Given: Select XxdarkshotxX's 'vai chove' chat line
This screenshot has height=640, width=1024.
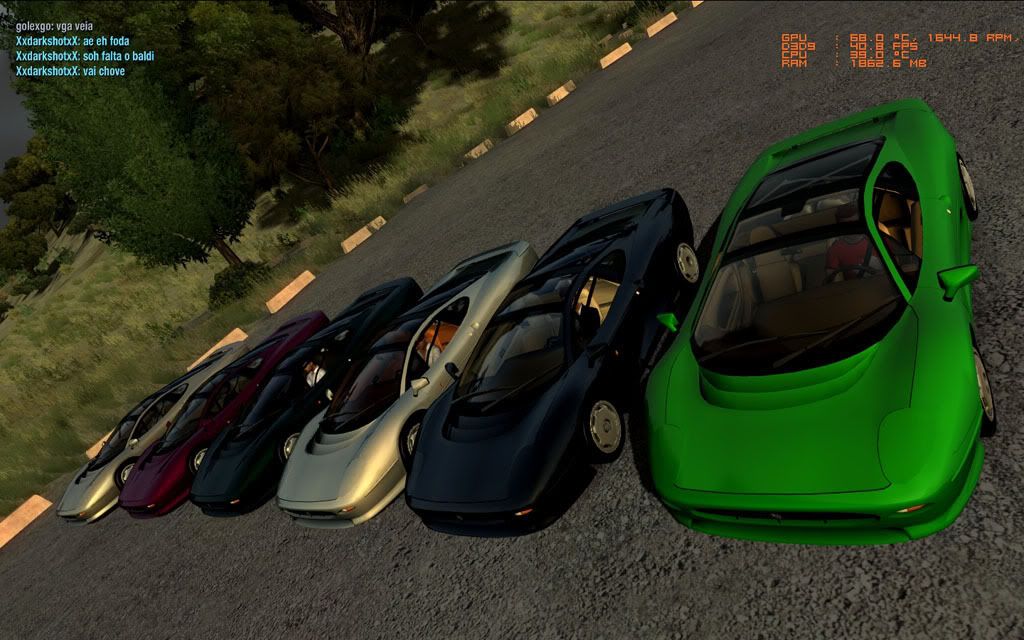Looking at the screenshot, I should [x=70, y=71].
